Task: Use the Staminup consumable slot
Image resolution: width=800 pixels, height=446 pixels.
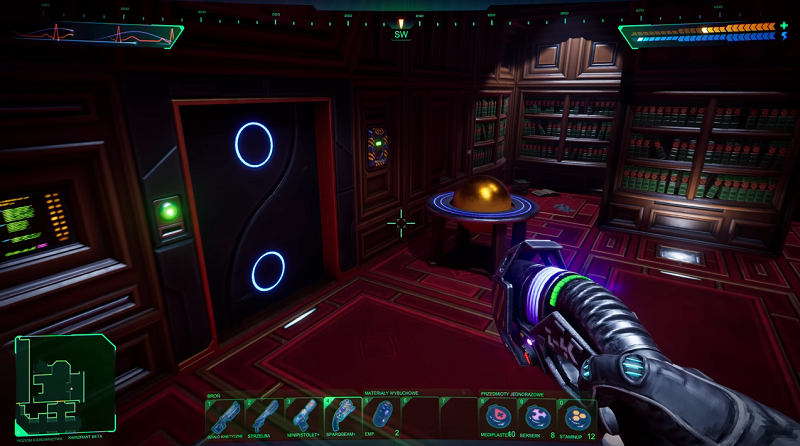Action: (x=576, y=417)
